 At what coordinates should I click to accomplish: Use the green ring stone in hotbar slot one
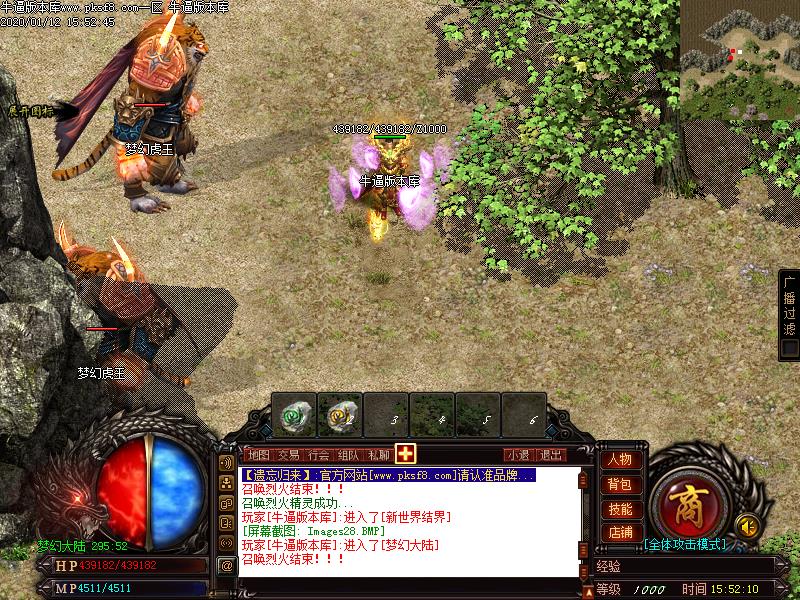click(293, 413)
